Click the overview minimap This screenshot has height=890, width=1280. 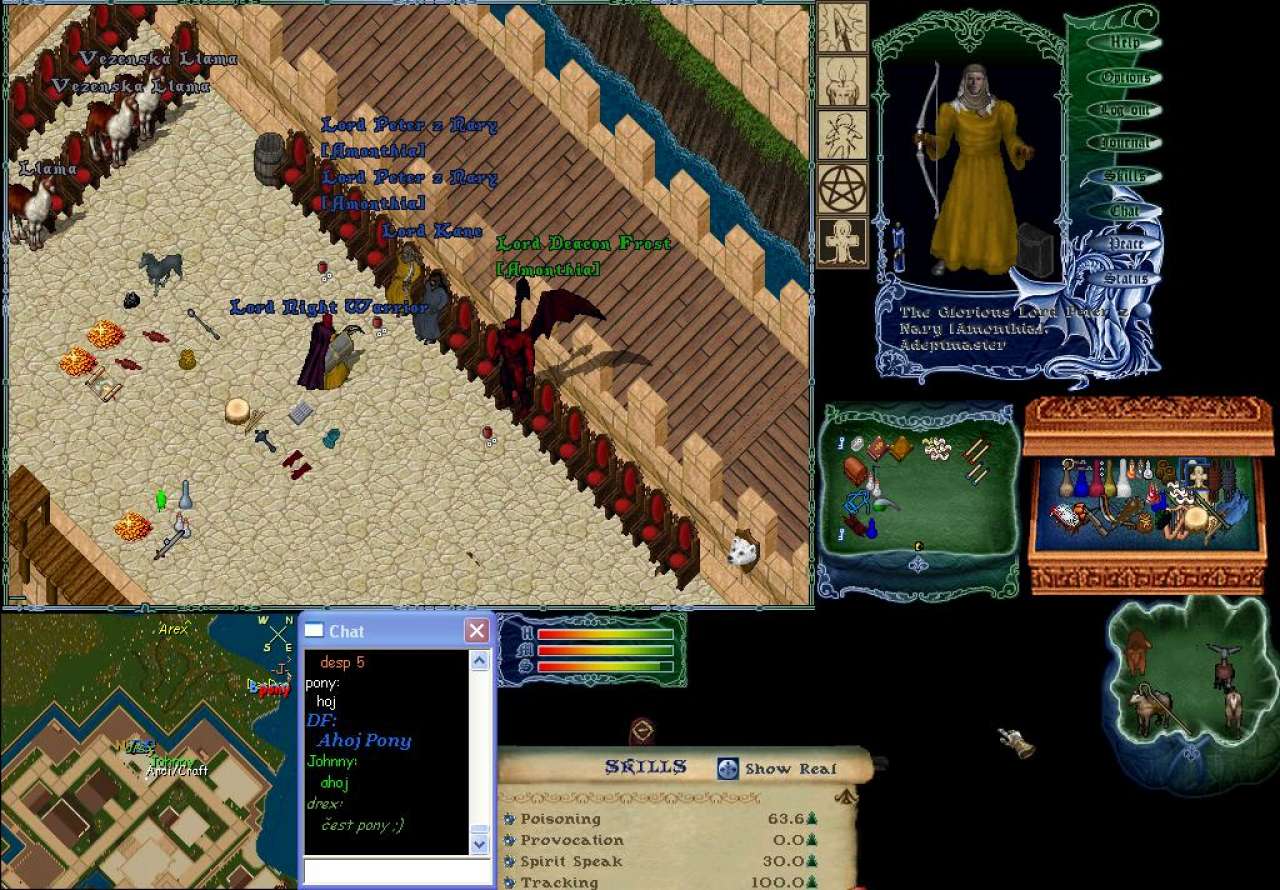pyautogui.click(x=148, y=750)
